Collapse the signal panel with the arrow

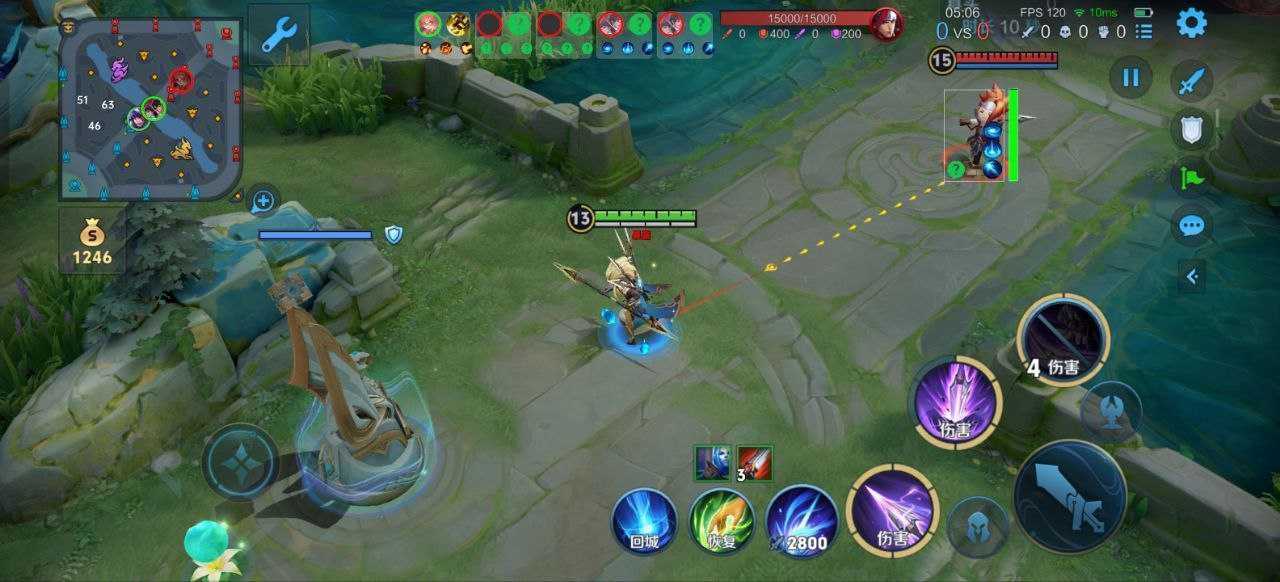pos(1191,275)
